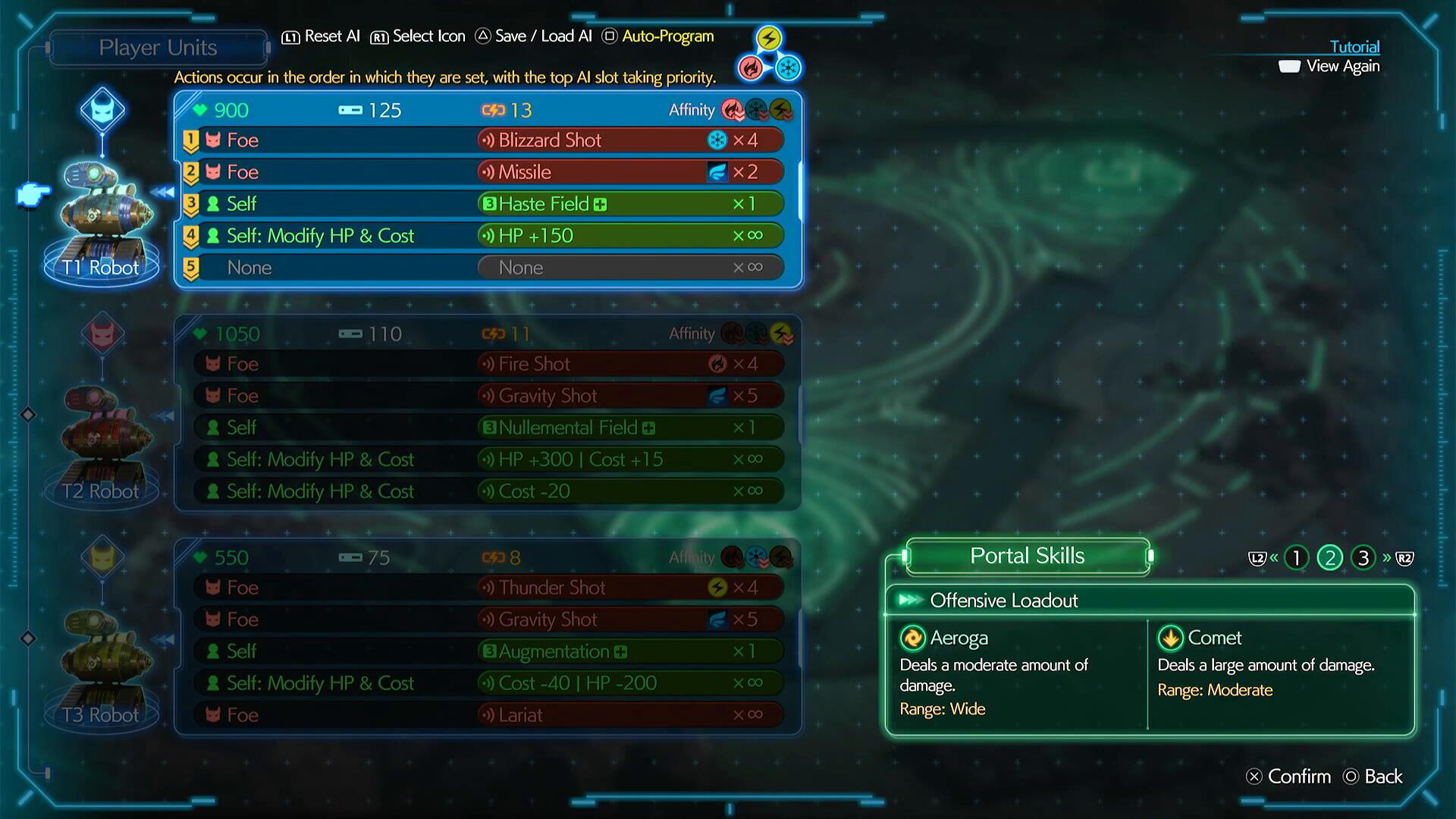The width and height of the screenshot is (1456, 819).
Task: Select the Cost -20 modifier row
Action: (x=629, y=491)
